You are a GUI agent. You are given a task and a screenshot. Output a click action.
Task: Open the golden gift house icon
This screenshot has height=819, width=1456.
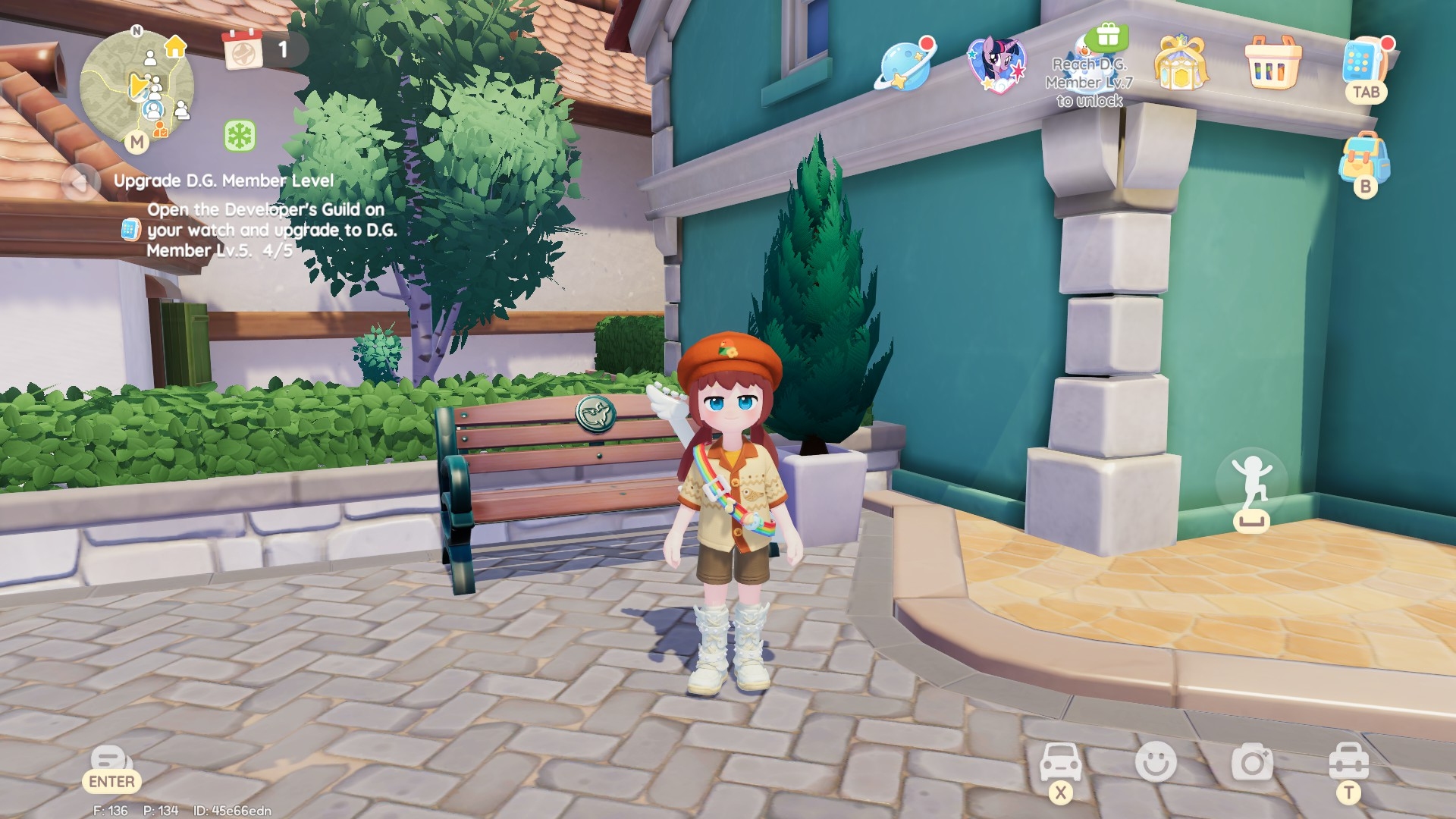pyautogui.click(x=1180, y=62)
